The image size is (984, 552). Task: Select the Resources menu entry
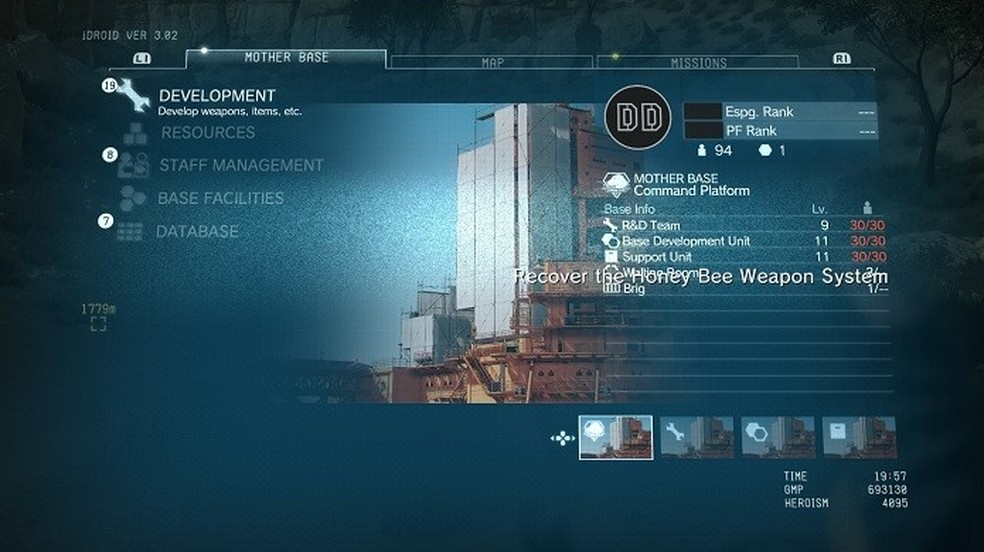(207, 133)
